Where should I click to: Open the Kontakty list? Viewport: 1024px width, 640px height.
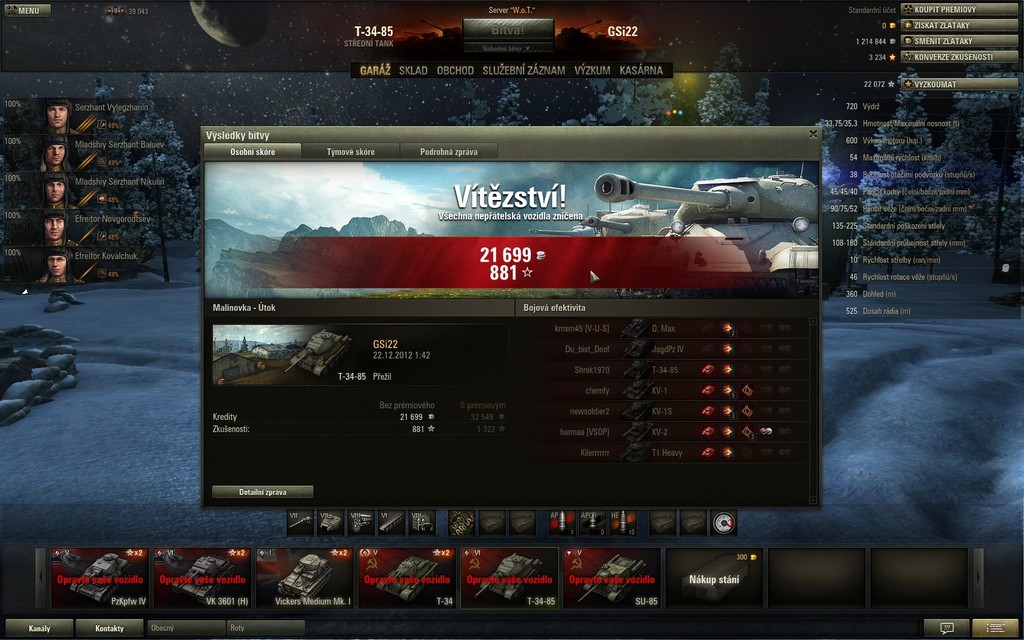coord(110,628)
